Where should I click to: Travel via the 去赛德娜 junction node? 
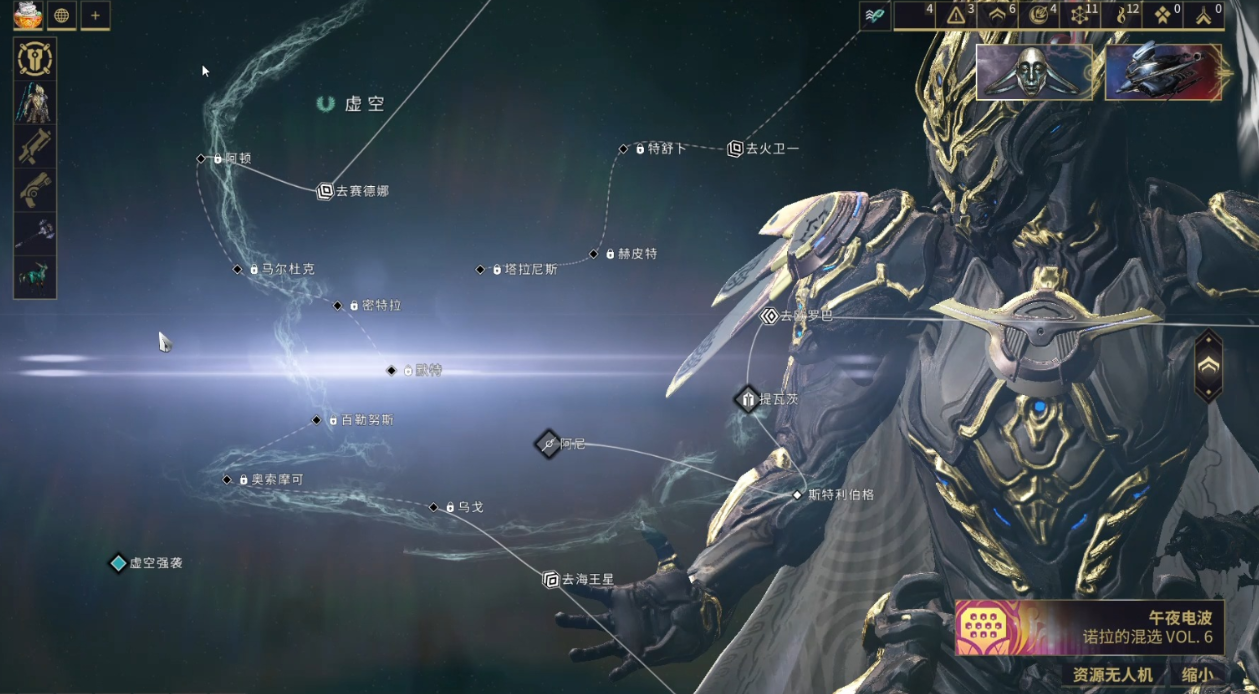[325, 191]
